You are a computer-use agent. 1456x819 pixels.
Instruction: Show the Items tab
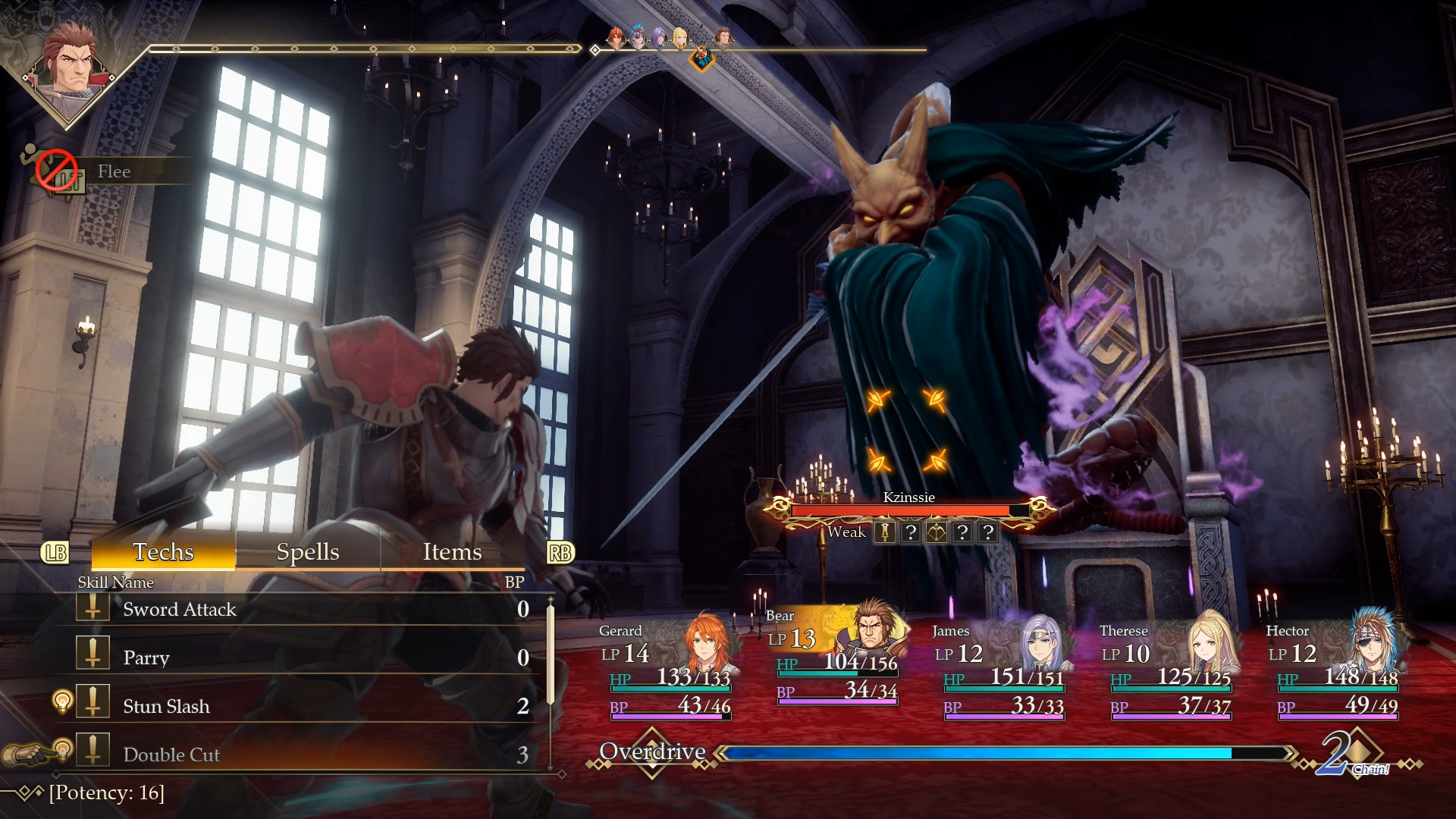[452, 552]
